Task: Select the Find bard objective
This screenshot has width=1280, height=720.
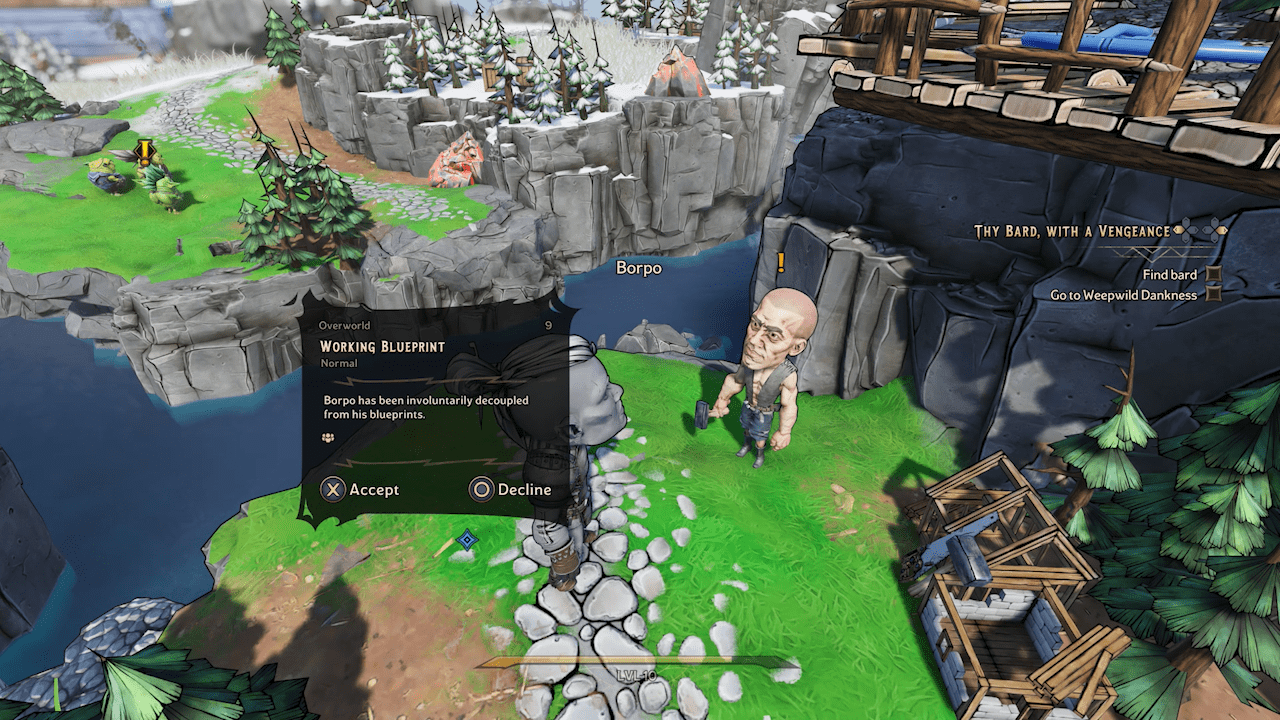Action: pyautogui.click(x=1169, y=274)
